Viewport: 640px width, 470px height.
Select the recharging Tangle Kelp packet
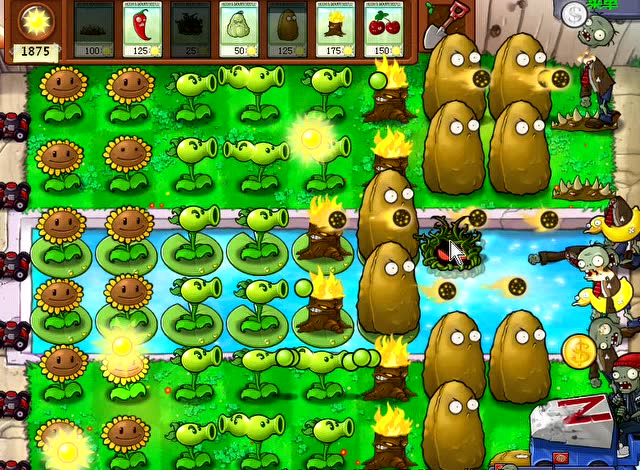(x=190, y=29)
